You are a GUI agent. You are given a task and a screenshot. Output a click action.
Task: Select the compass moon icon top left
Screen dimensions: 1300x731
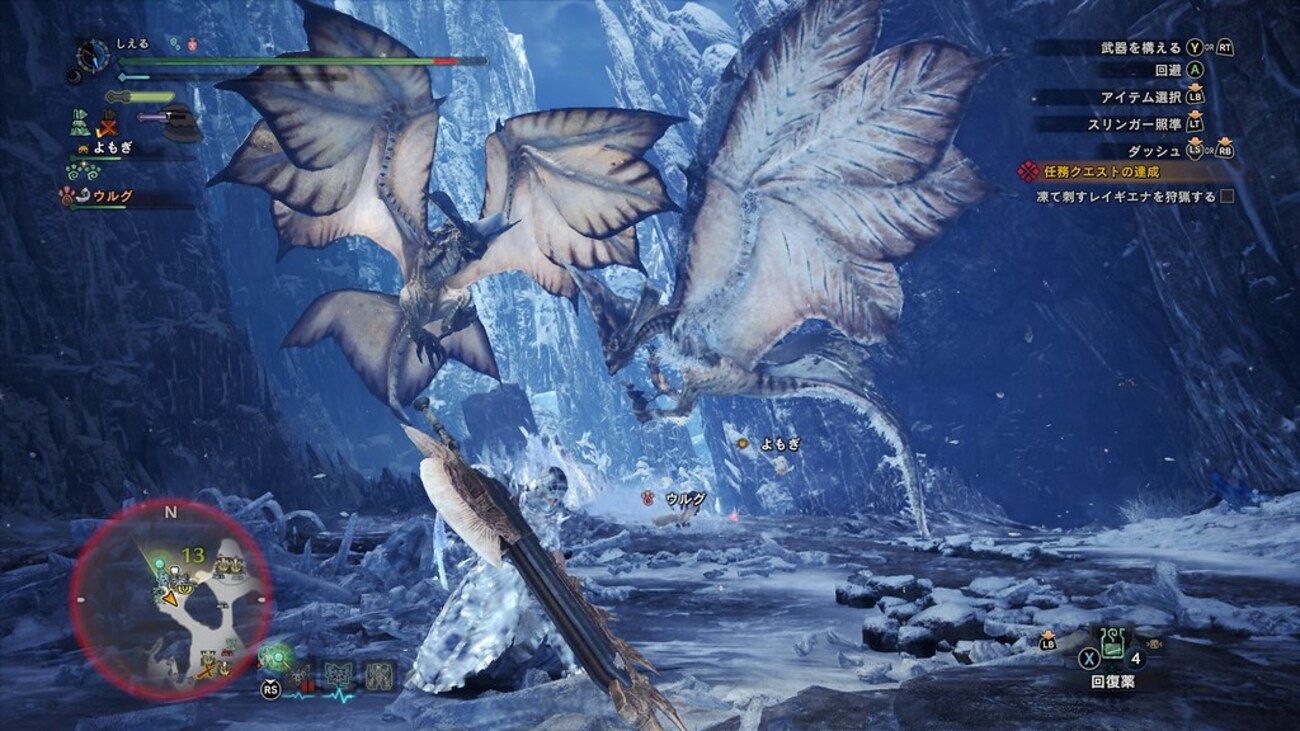pos(74,75)
